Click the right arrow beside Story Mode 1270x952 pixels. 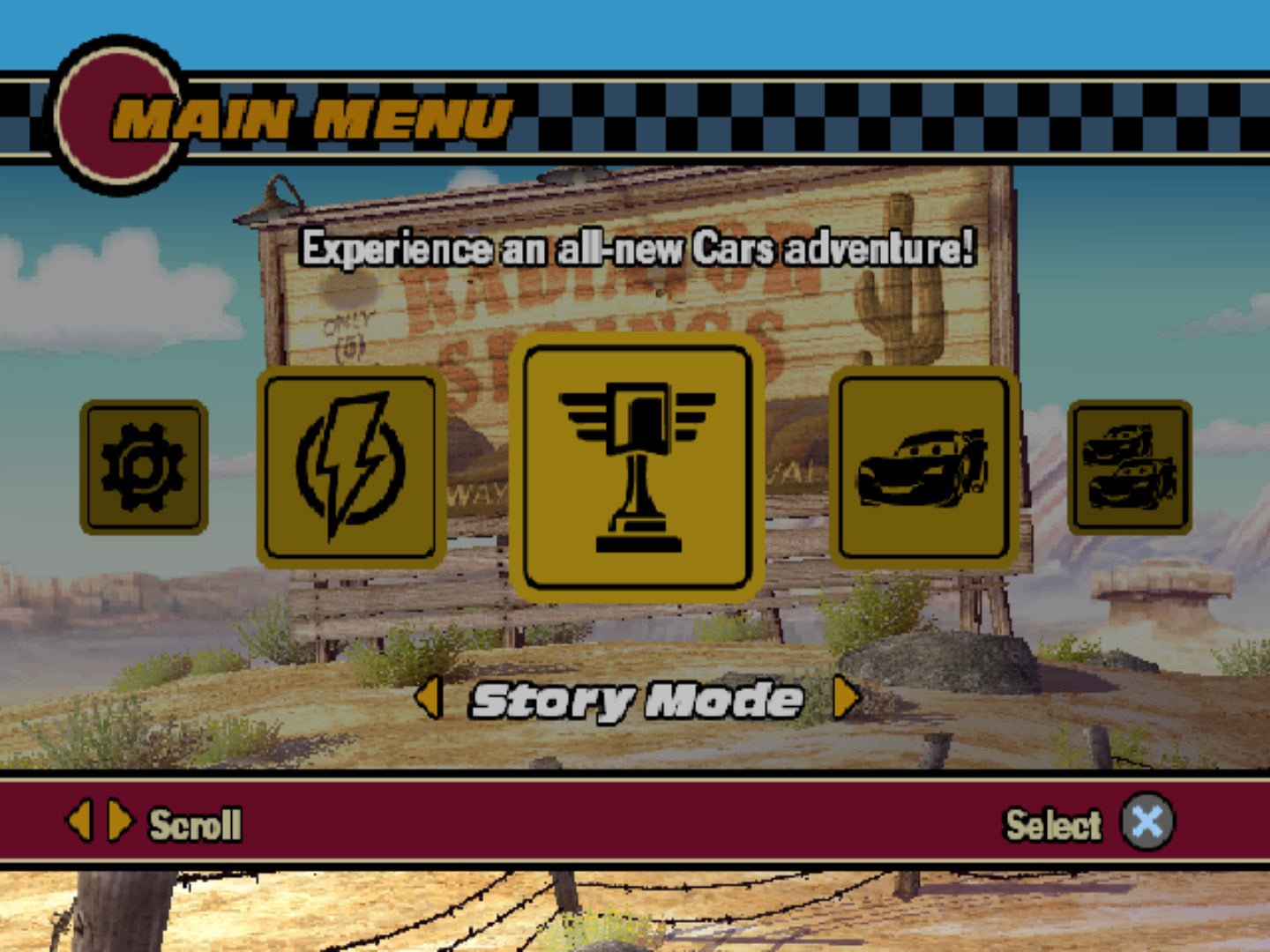tap(845, 699)
